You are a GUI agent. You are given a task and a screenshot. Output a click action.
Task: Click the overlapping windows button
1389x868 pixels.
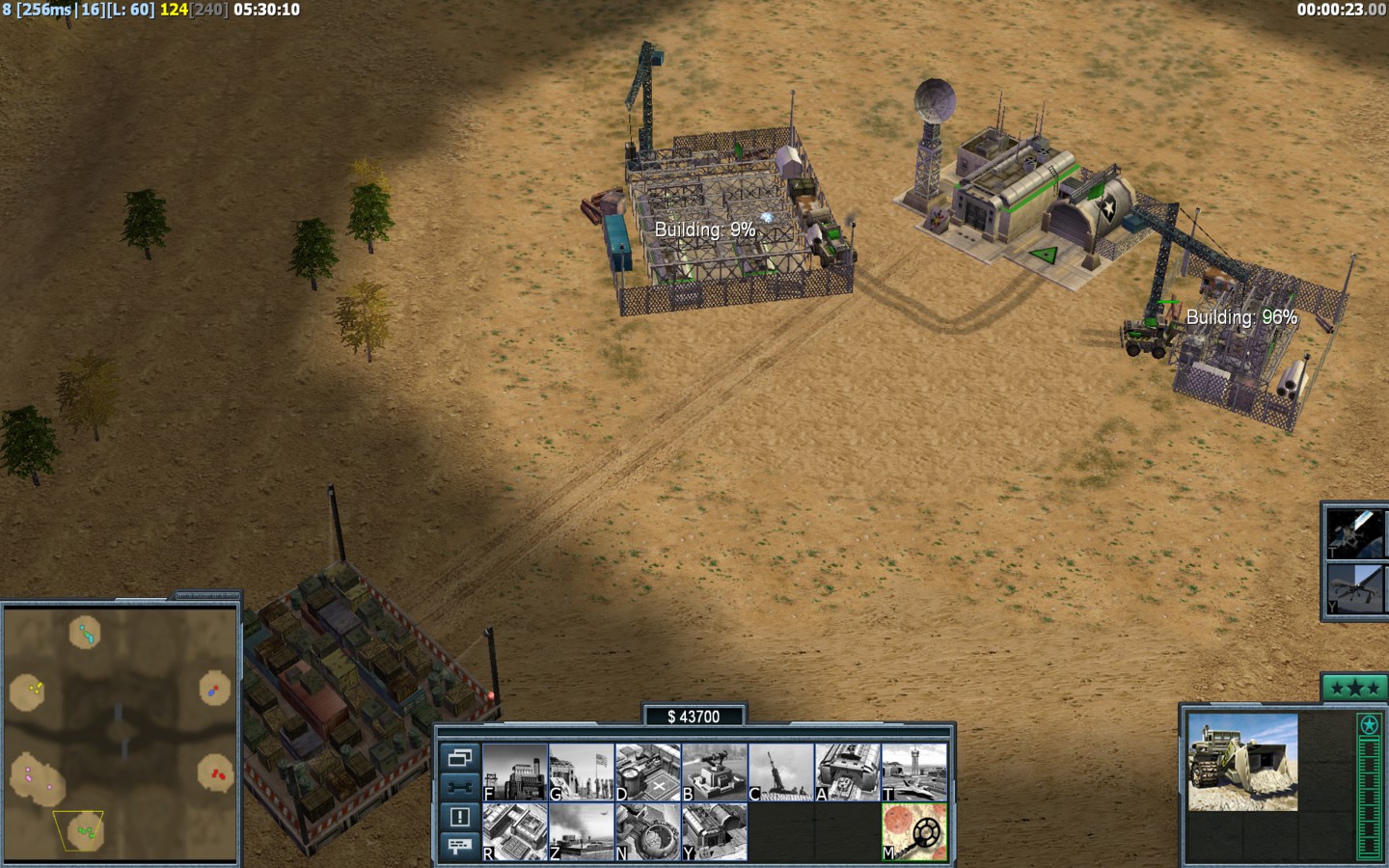tap(459, 757)
